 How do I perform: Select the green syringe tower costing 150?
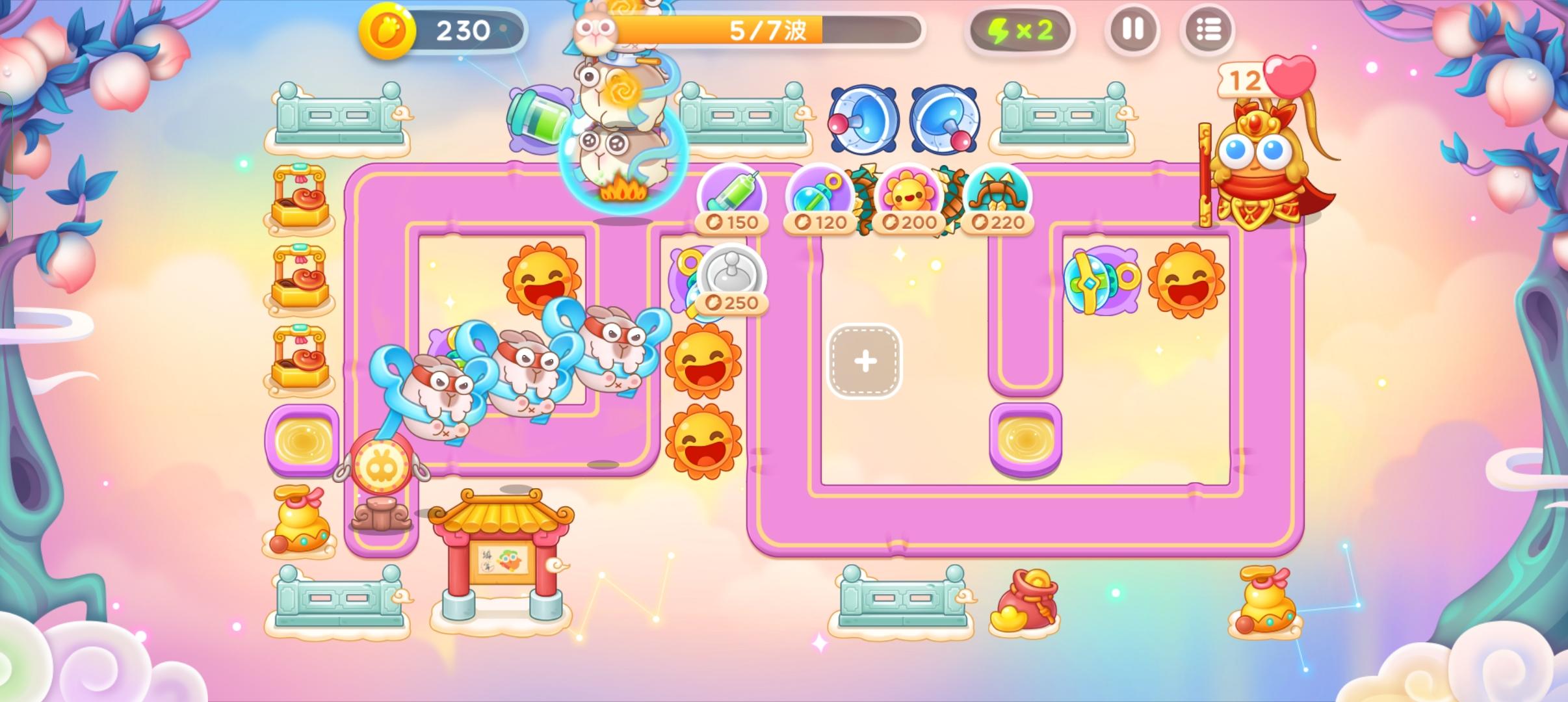730,192
